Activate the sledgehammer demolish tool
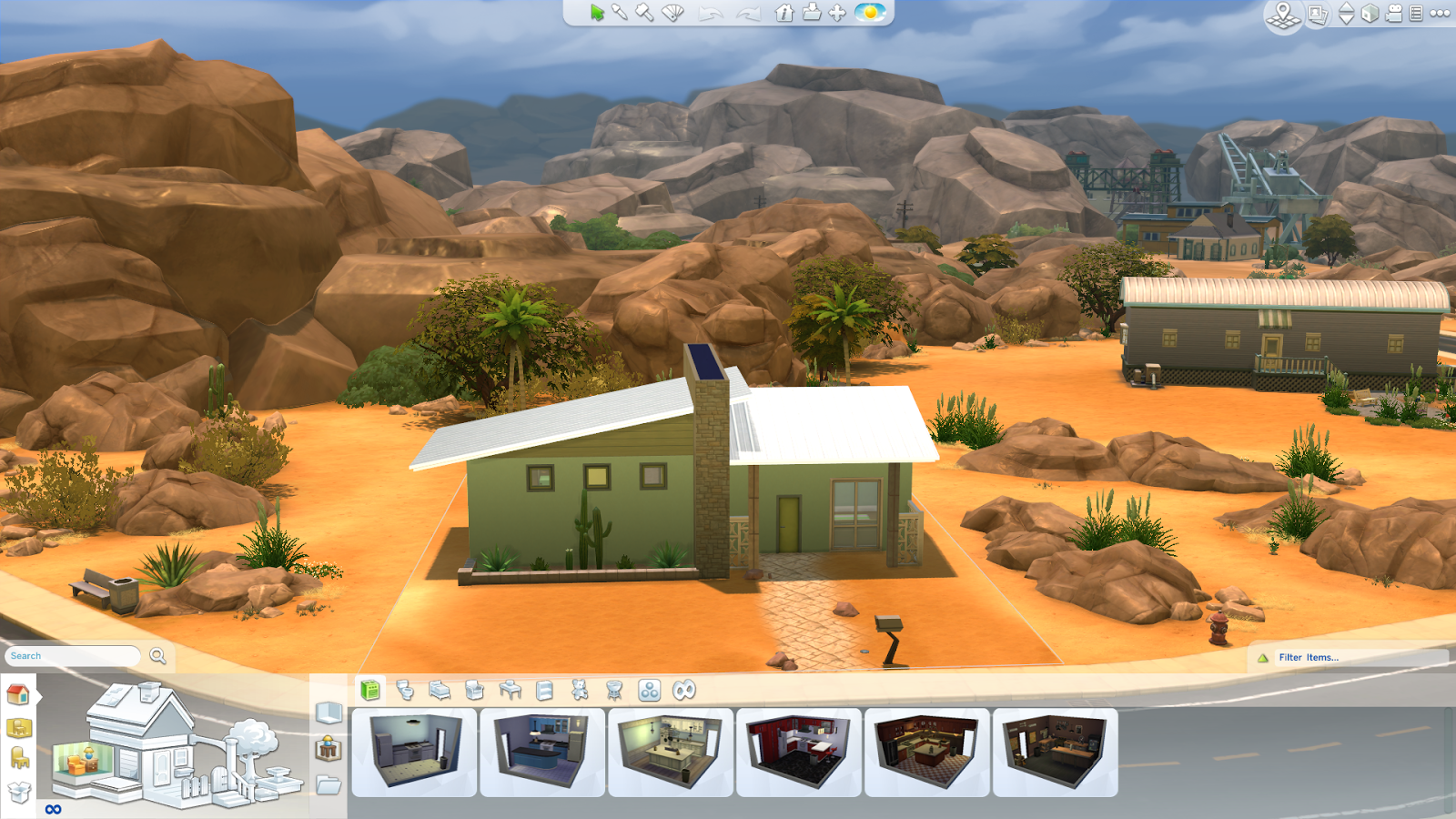The height and width of the screenshot is (819, 1456). 644,13
